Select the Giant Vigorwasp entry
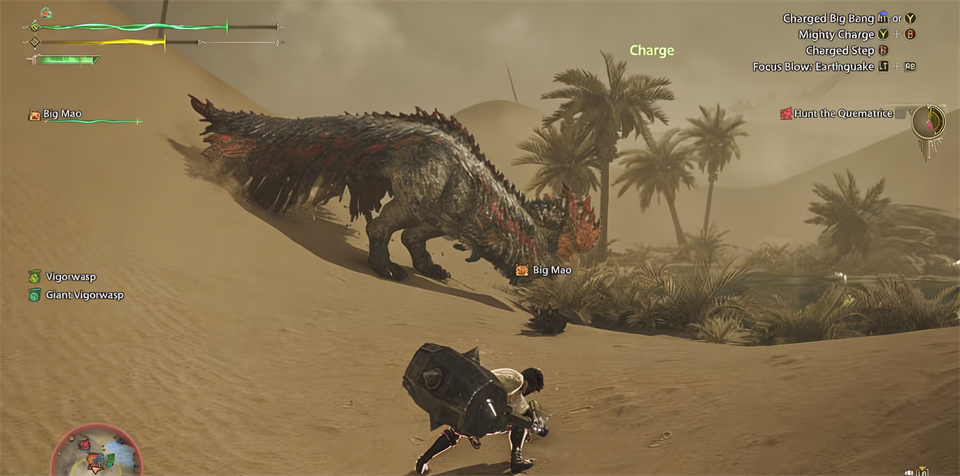 click(82, 295)
